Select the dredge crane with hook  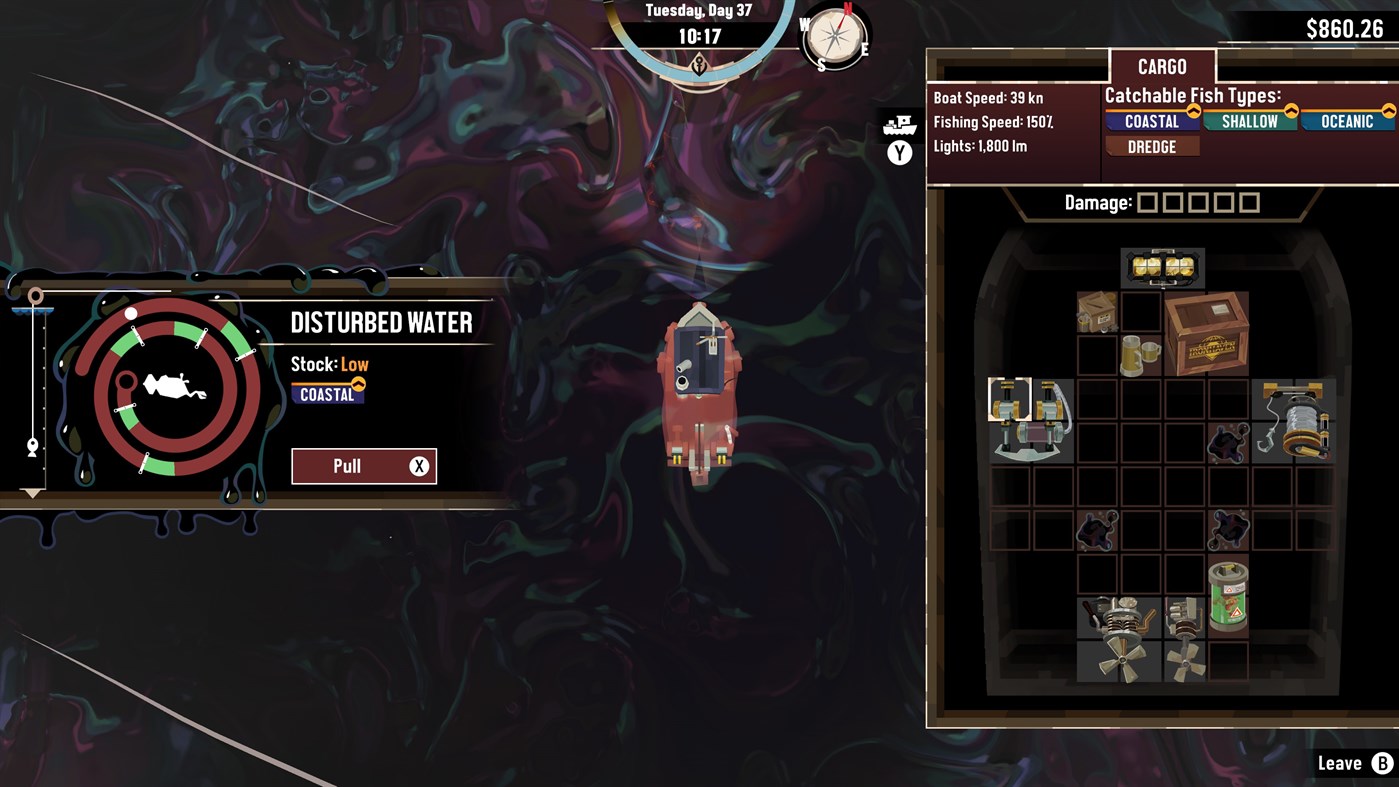[1294, 421]
